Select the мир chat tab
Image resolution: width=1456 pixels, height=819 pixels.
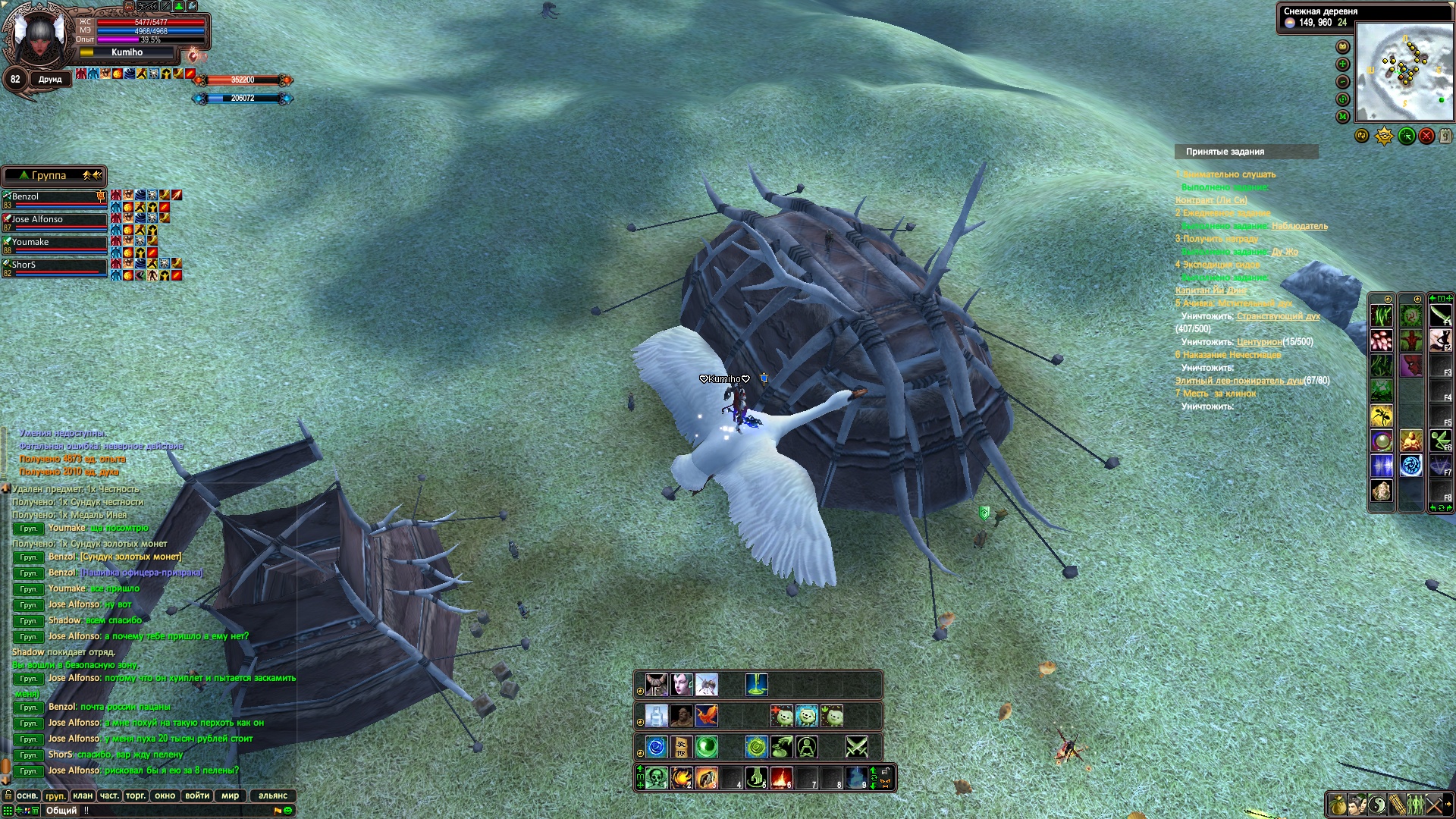tap(230, 795)
